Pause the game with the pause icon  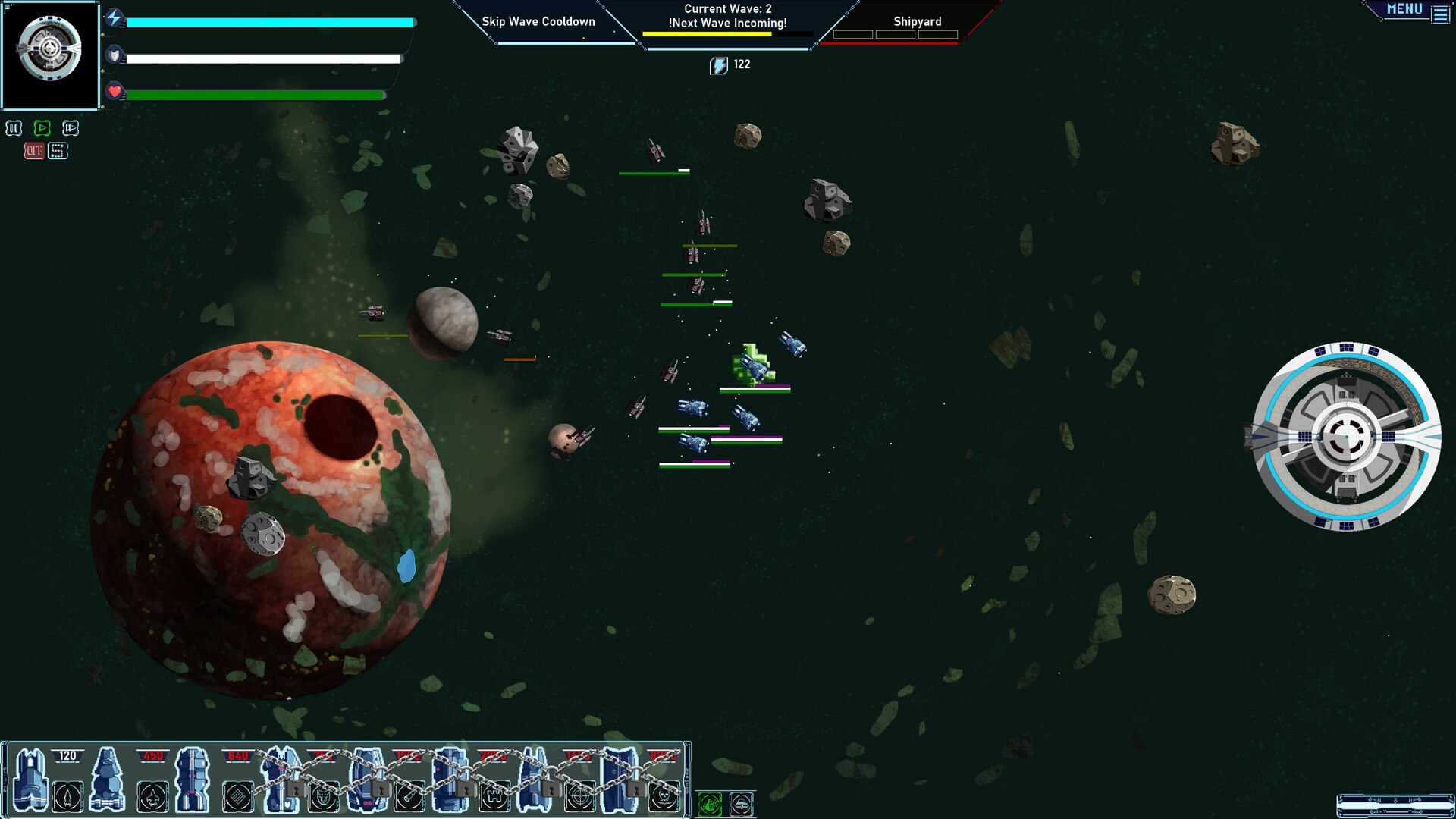(14, 128)
